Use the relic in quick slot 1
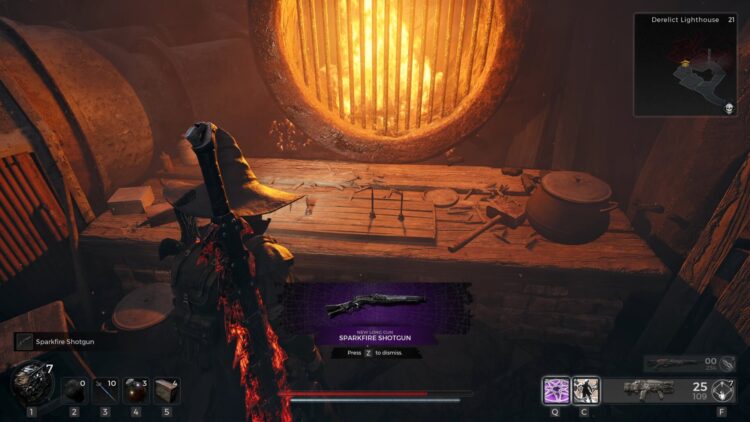This screenshot has height=422, width=750. click(x=32, y=383)
